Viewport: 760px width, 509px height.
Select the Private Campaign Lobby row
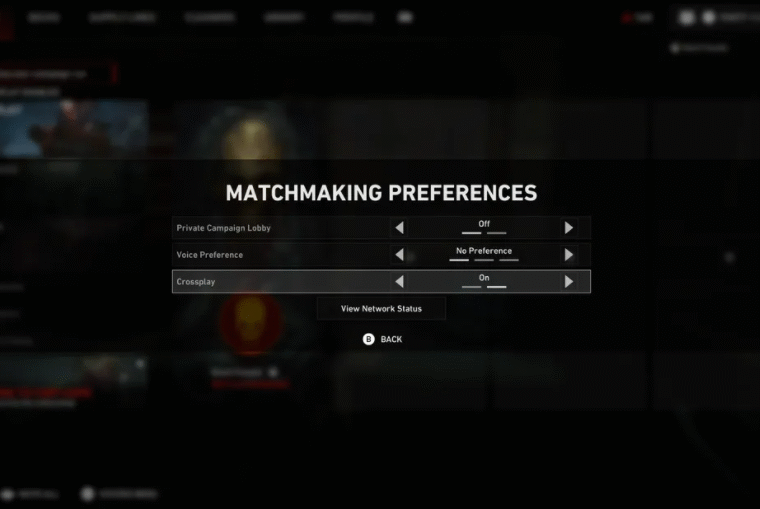pos(280,228)
